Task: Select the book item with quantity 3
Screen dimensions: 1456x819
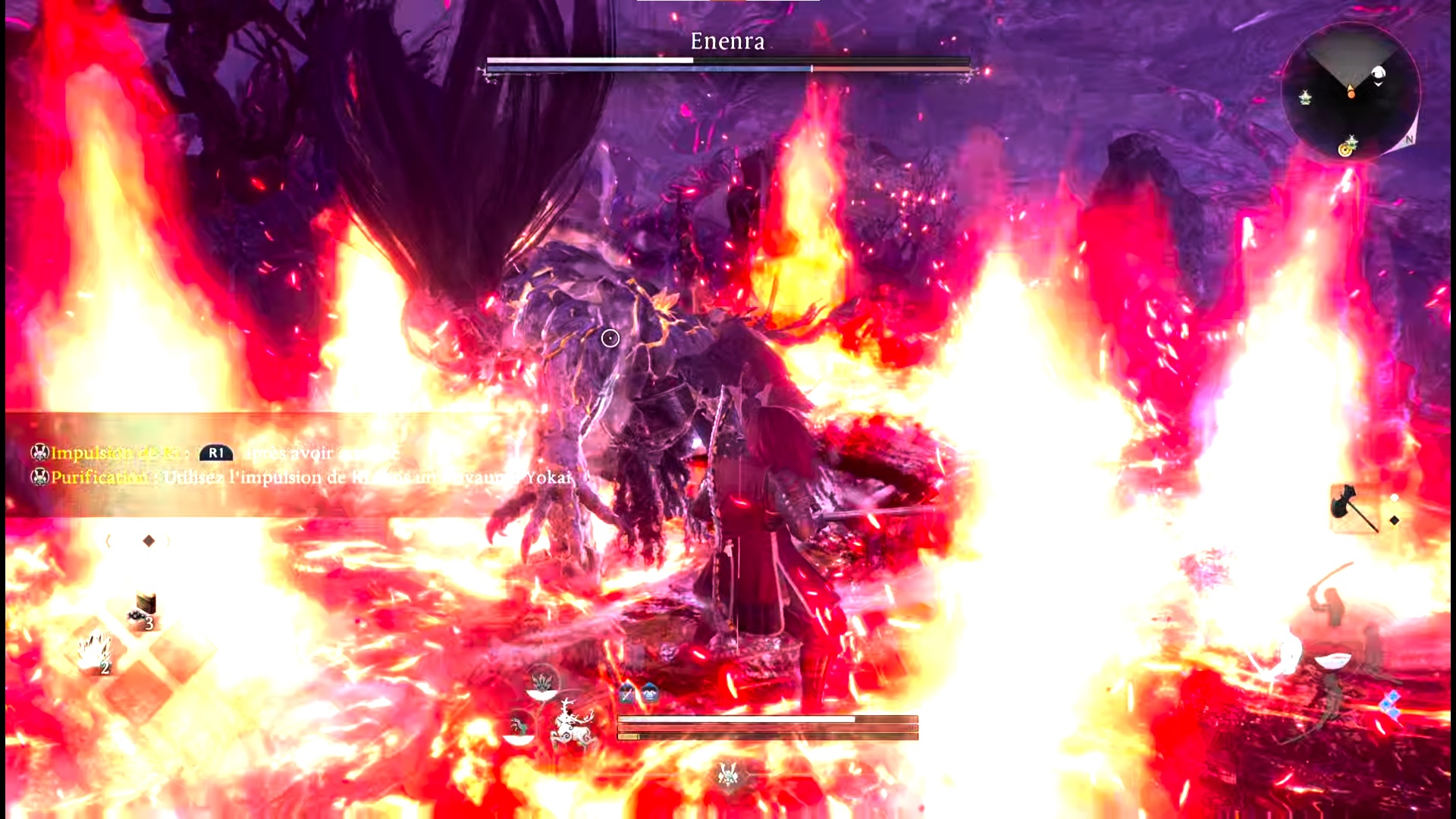Action: tap(145, 605)
